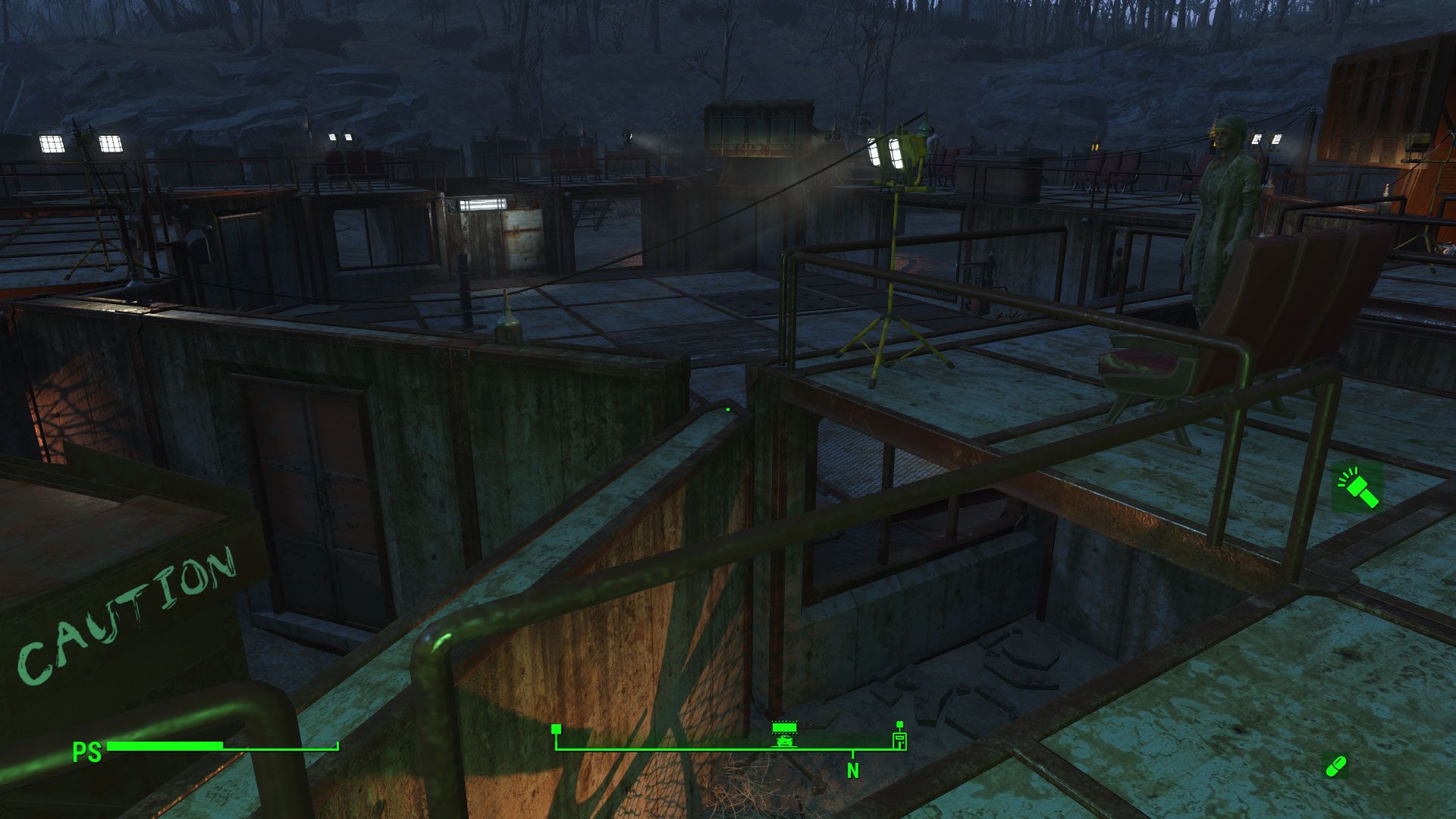Viewport: 1456px width, 819px height.
Task: Select the drive-in theater compass marker
Action: point(784,733)
